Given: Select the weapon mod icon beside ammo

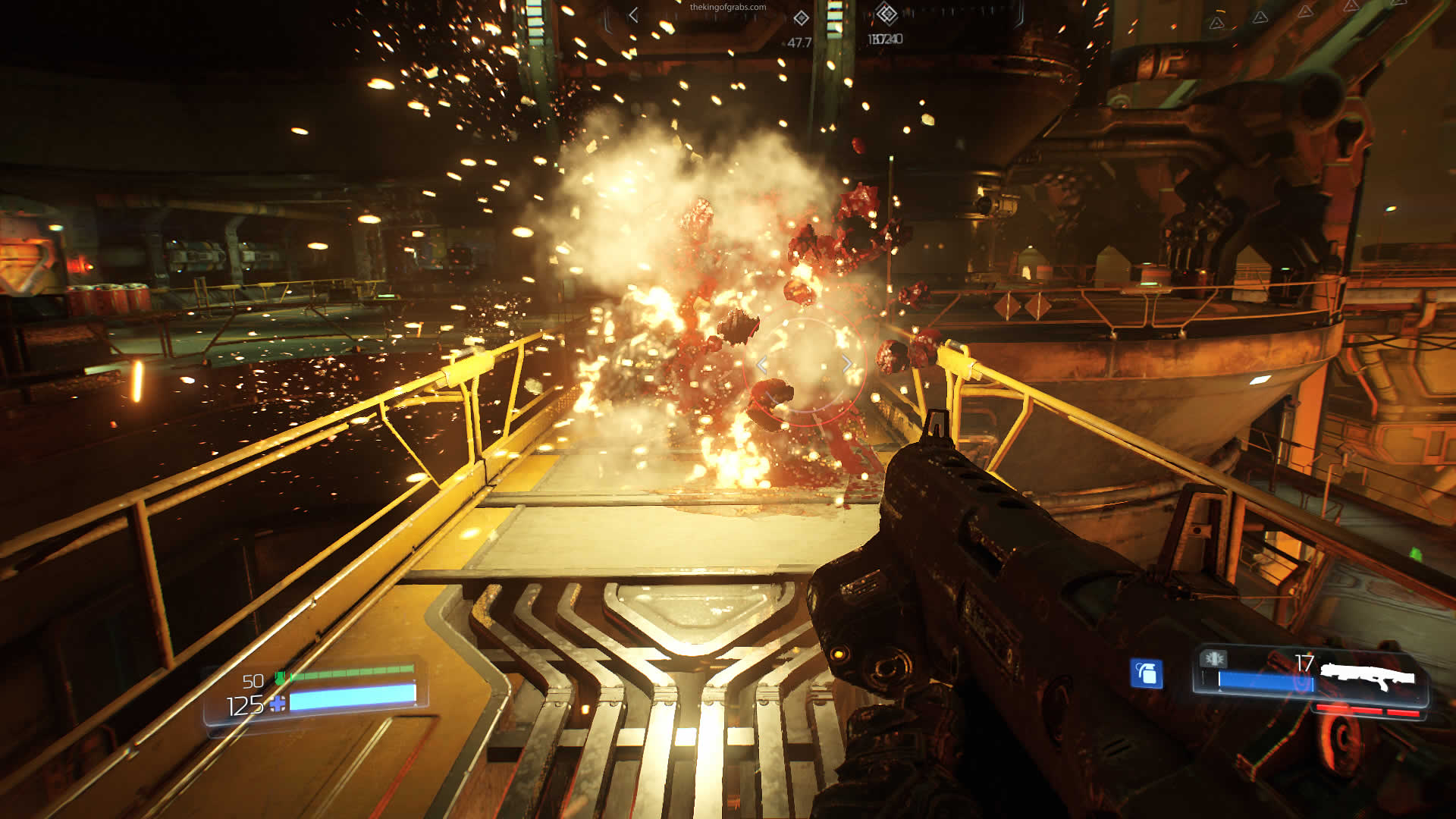Looking at the screenshot, I should 1214,658.
